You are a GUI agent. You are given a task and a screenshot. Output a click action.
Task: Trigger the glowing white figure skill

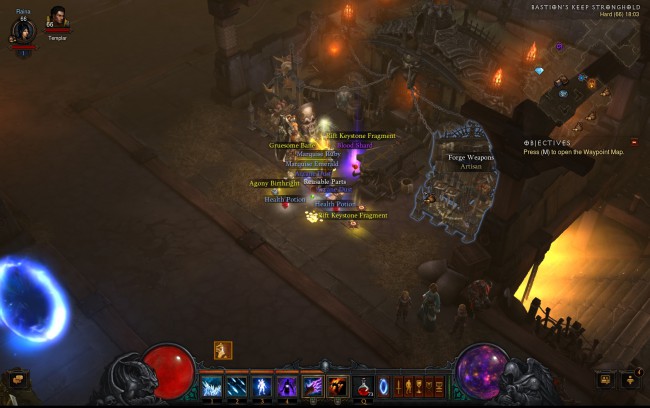262,385
